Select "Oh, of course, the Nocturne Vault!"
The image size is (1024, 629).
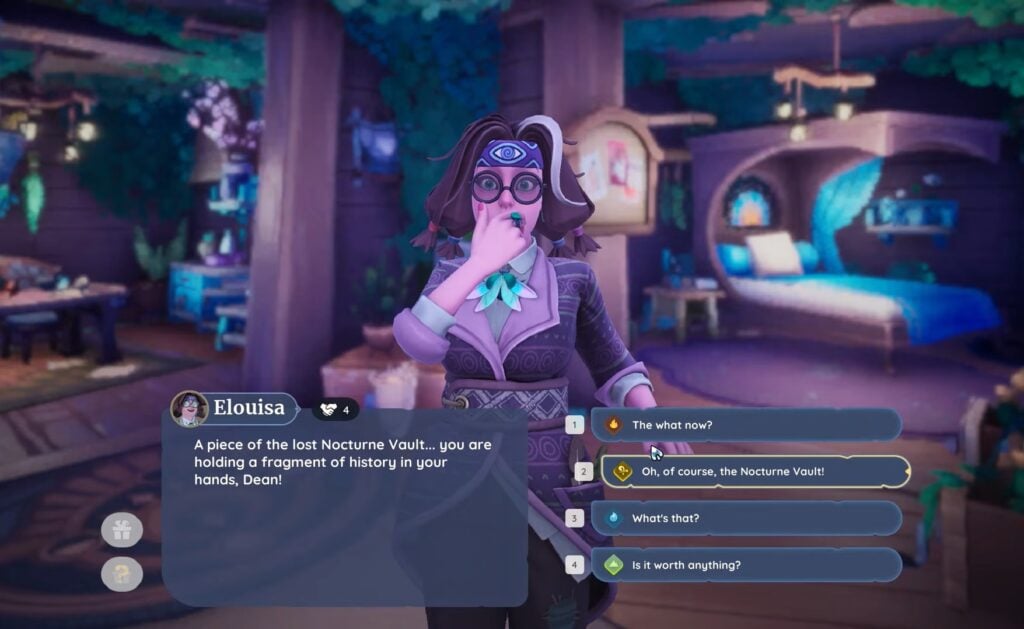point(755,471)
